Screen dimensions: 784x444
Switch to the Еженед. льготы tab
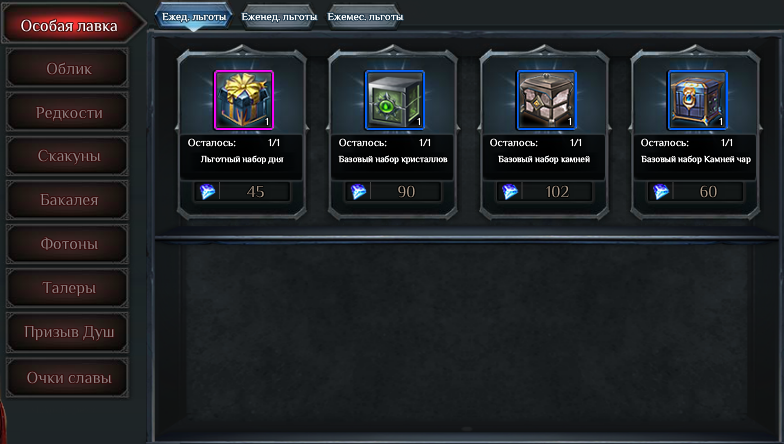[279, 17]
